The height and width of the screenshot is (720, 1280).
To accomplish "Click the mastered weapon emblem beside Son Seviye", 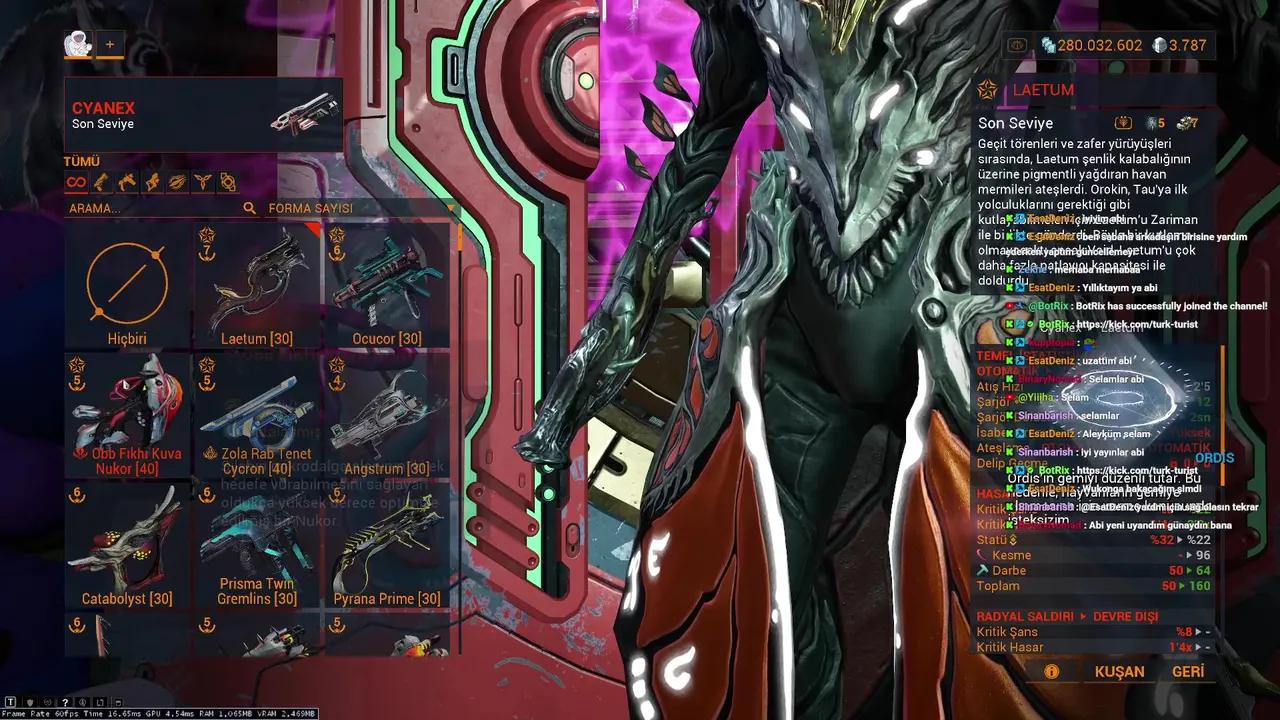I will click(1124, 122).
